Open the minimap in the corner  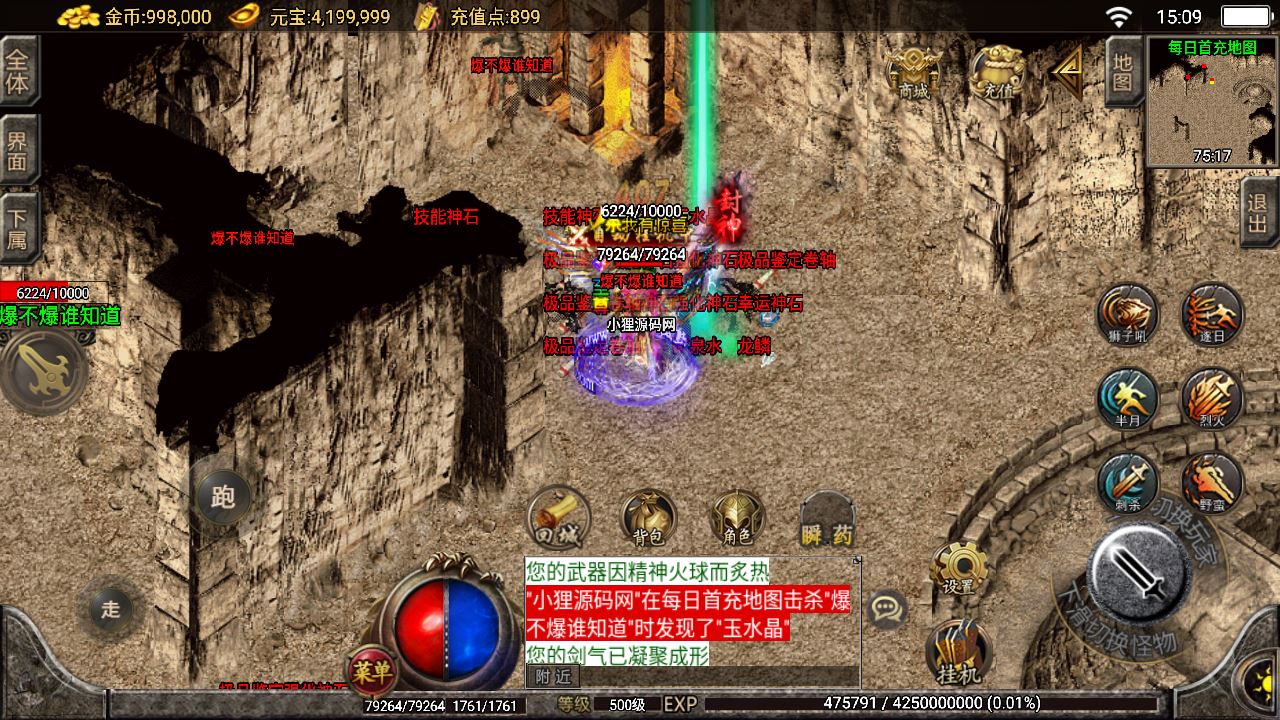(1212, 102)
